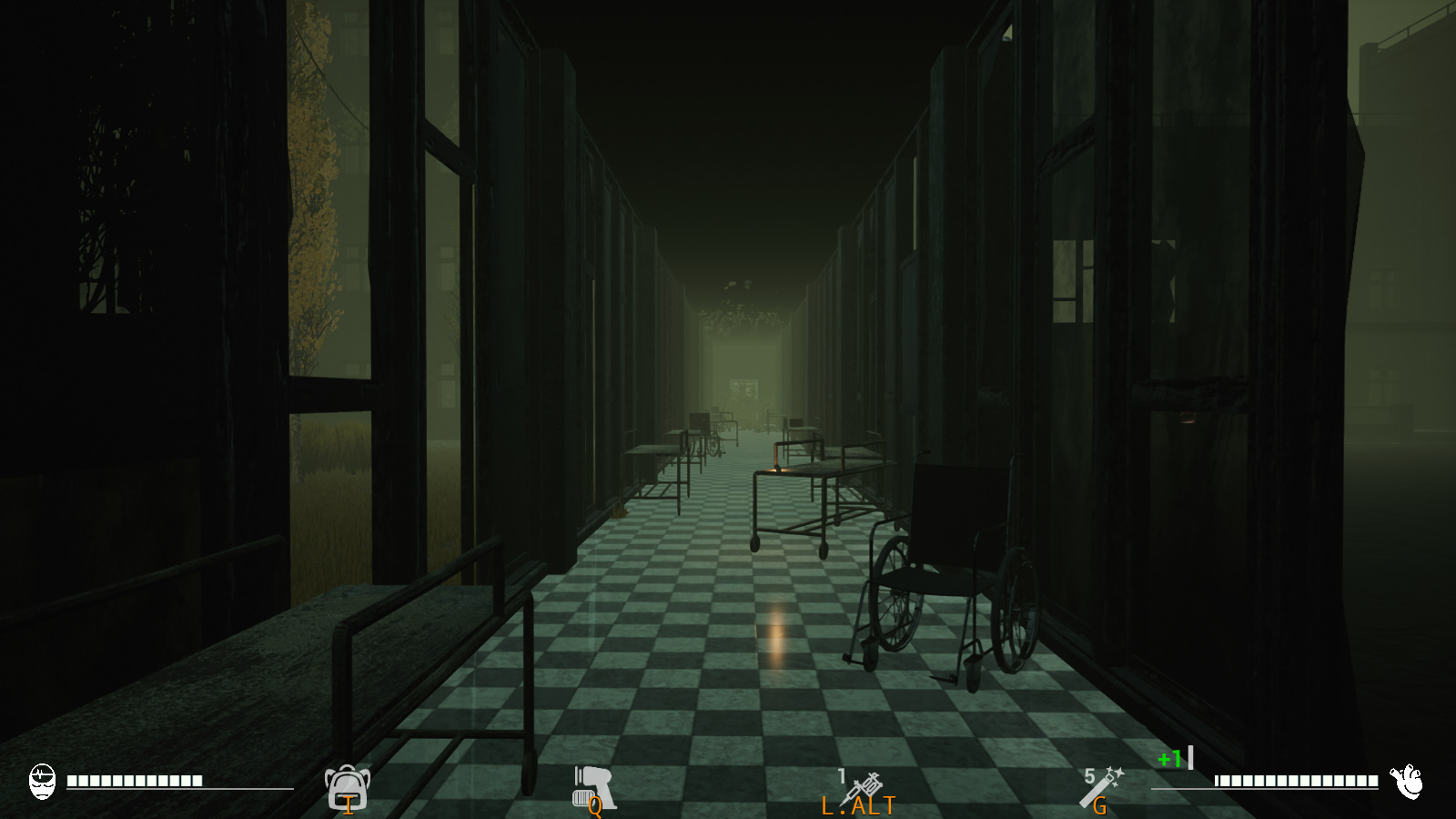Open the backpack inventory icon

[x=347, y=786]
